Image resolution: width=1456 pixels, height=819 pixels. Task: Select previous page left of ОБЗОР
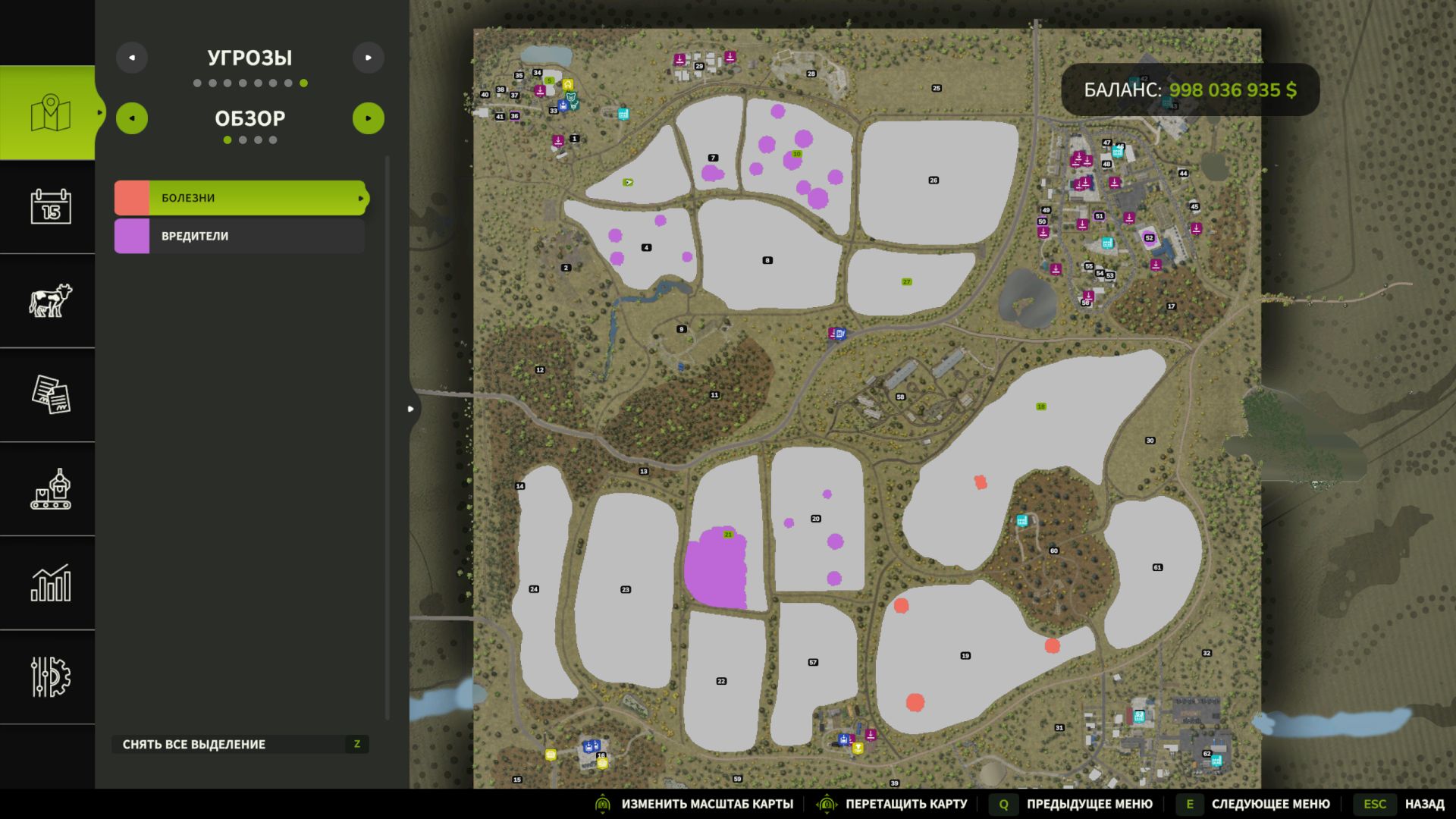[x=132, y=118]
